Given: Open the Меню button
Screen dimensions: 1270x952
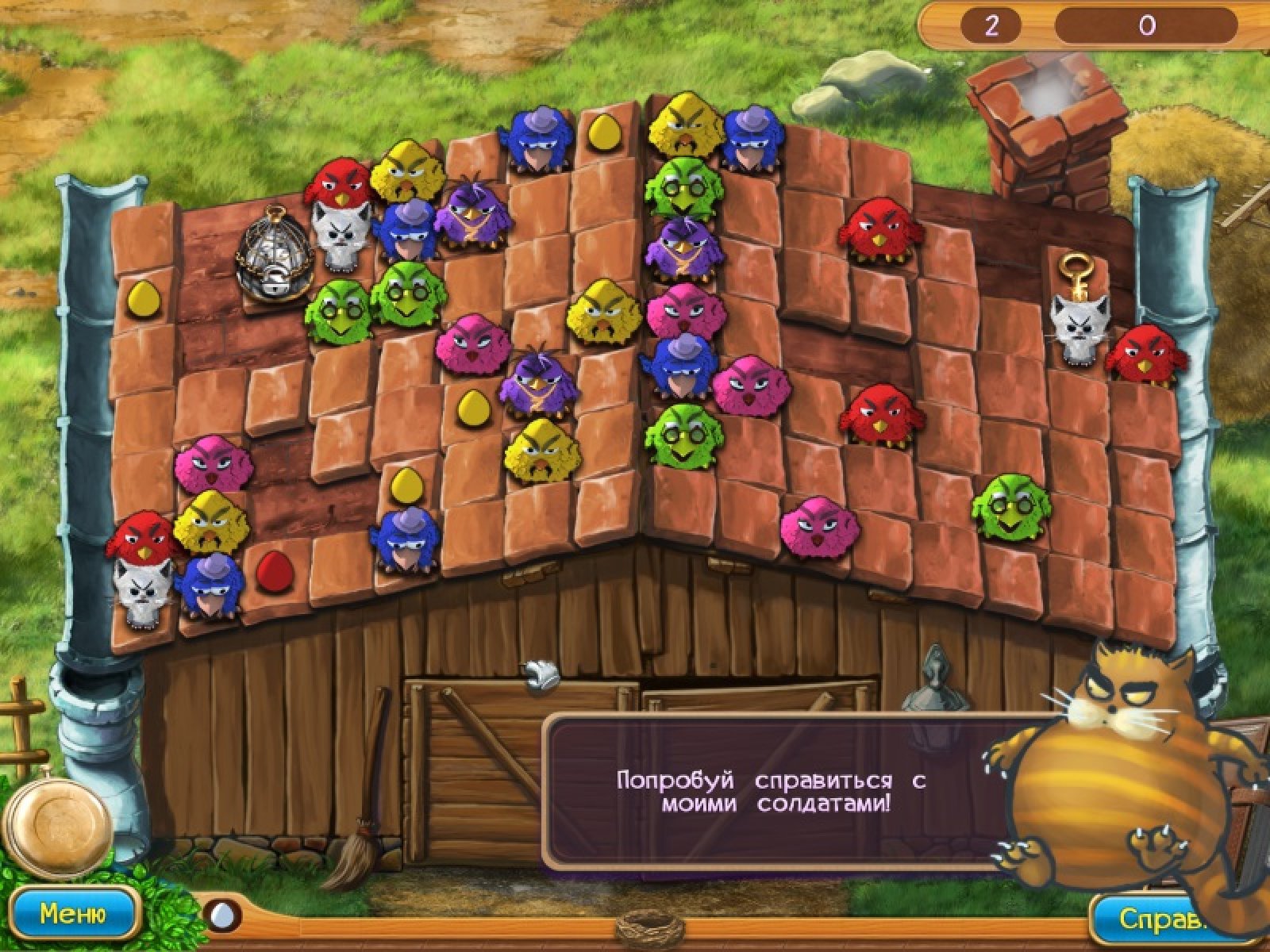Looking at the screenshot, I should [x=72, y=915].
